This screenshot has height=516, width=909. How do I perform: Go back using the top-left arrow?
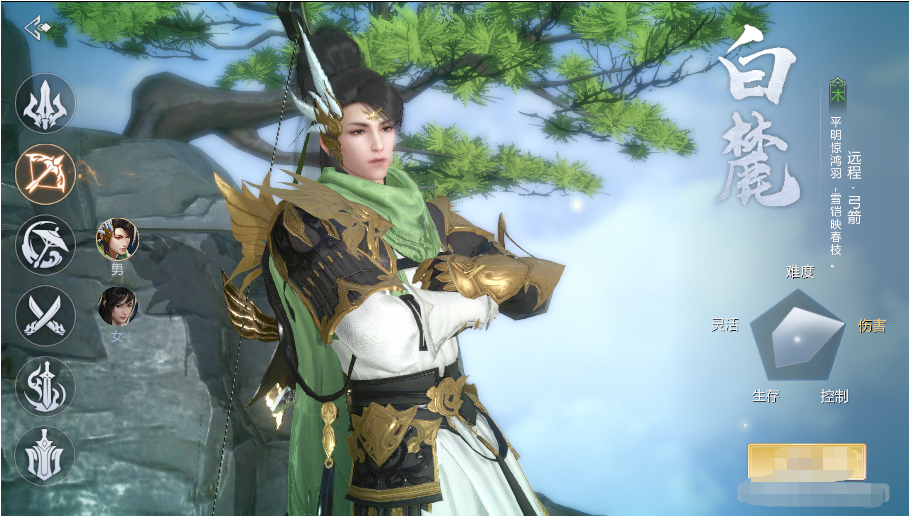[37, 25]
